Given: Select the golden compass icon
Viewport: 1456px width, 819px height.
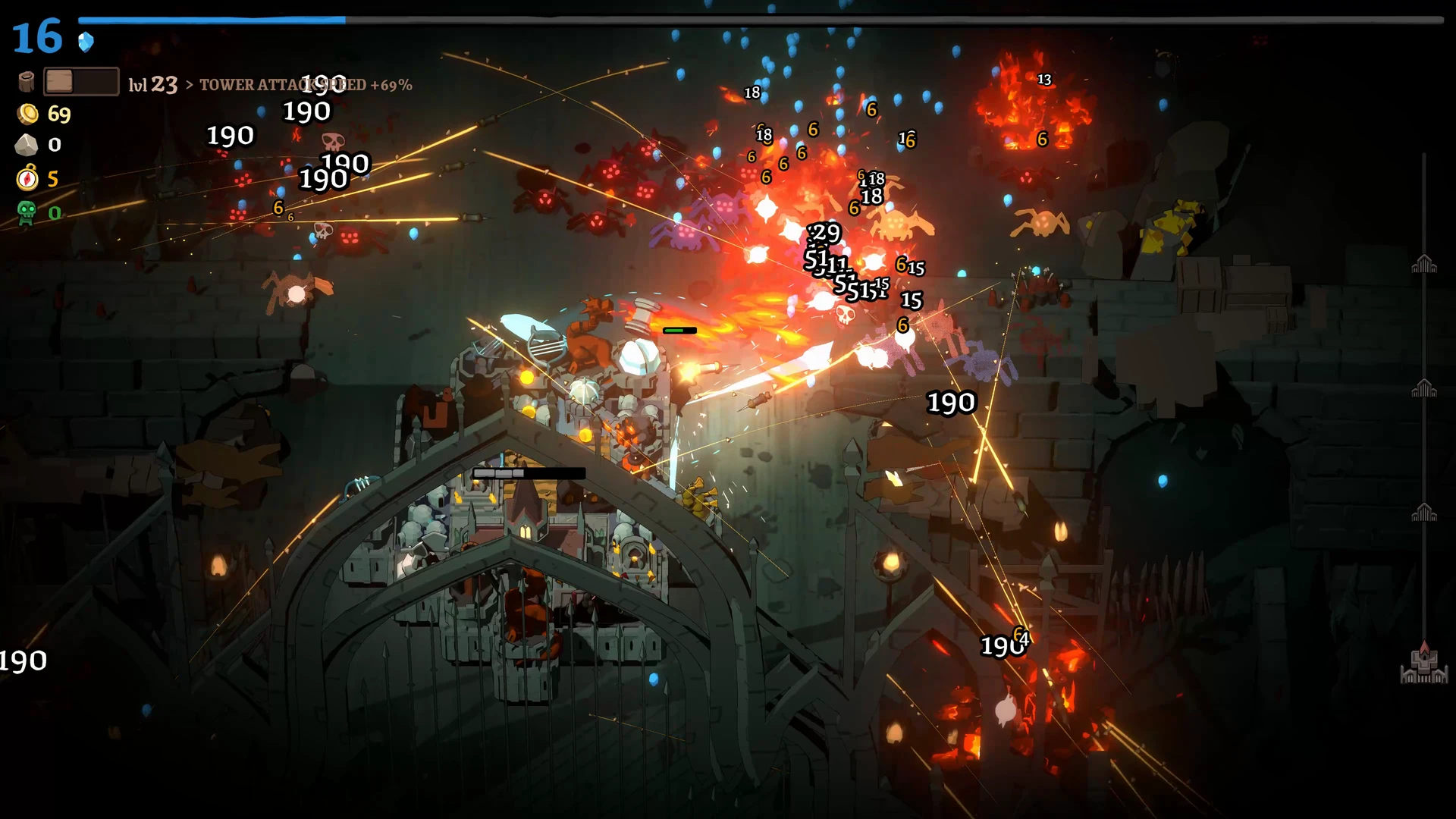Looking at the screenshot, I should pos(27,178).
